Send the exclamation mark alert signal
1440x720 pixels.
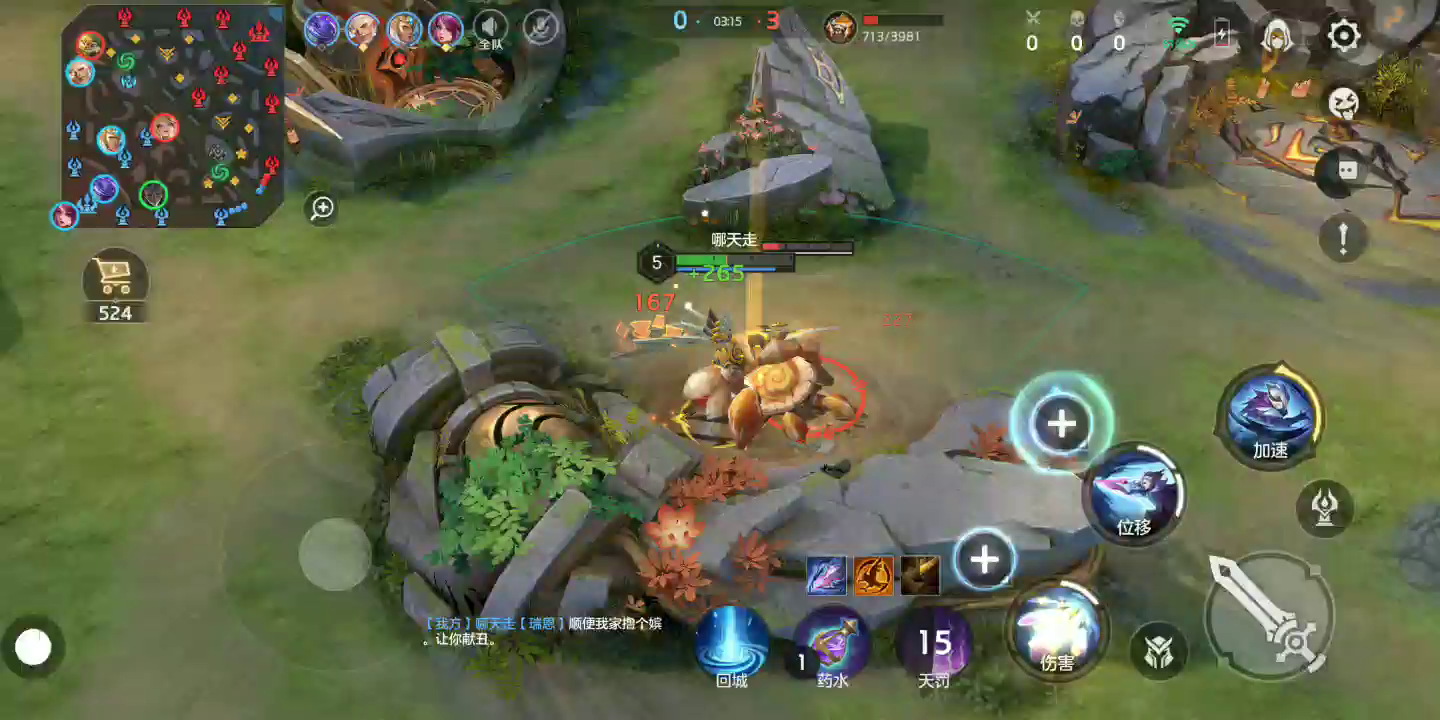click(x=1343, y=238)
